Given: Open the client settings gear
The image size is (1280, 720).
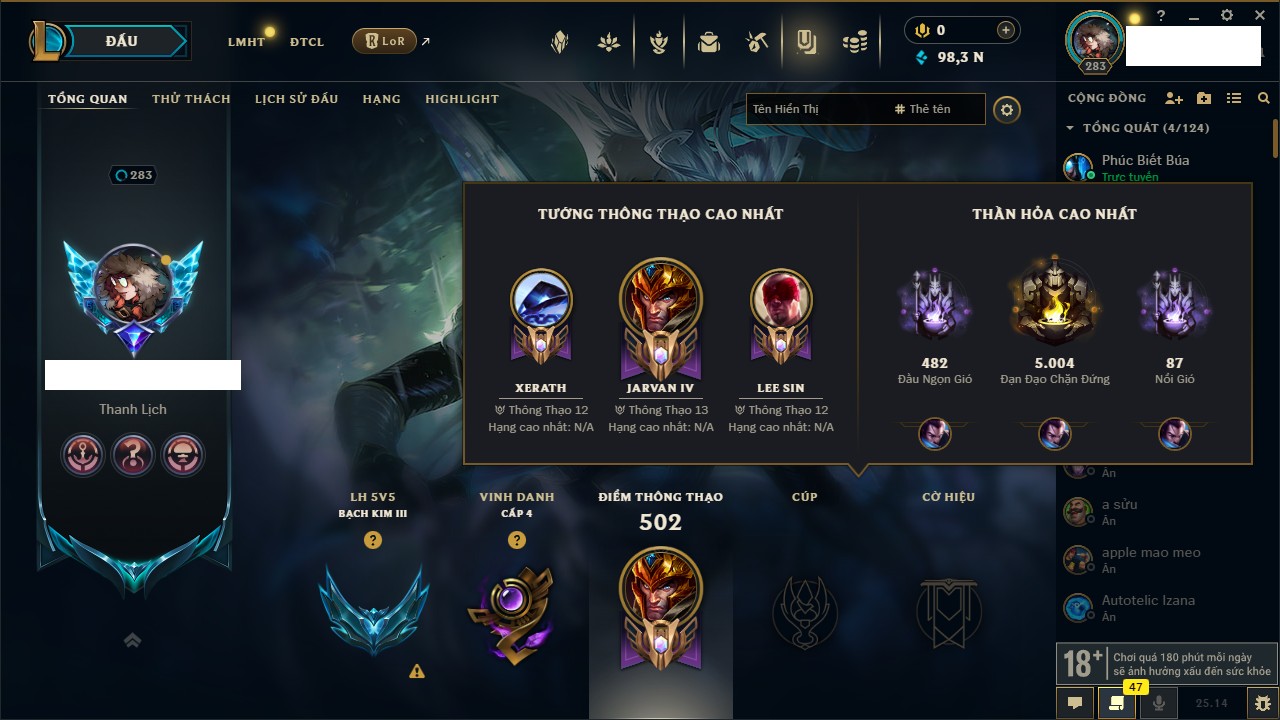Looking at the screenshot, I should click(1227, 16).
